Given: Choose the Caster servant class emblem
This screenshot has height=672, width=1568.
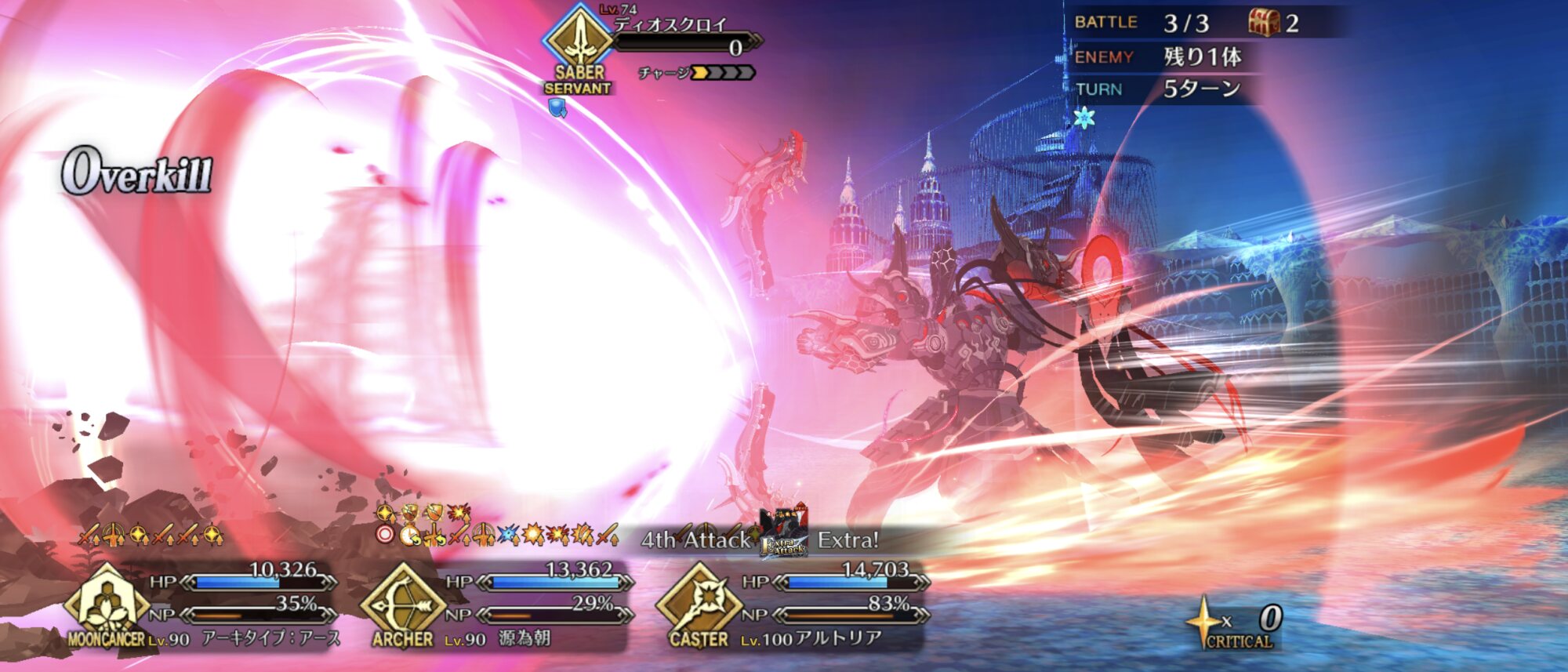Looking at the screenshot, I should pyautogui.click(x=699, y=602).
